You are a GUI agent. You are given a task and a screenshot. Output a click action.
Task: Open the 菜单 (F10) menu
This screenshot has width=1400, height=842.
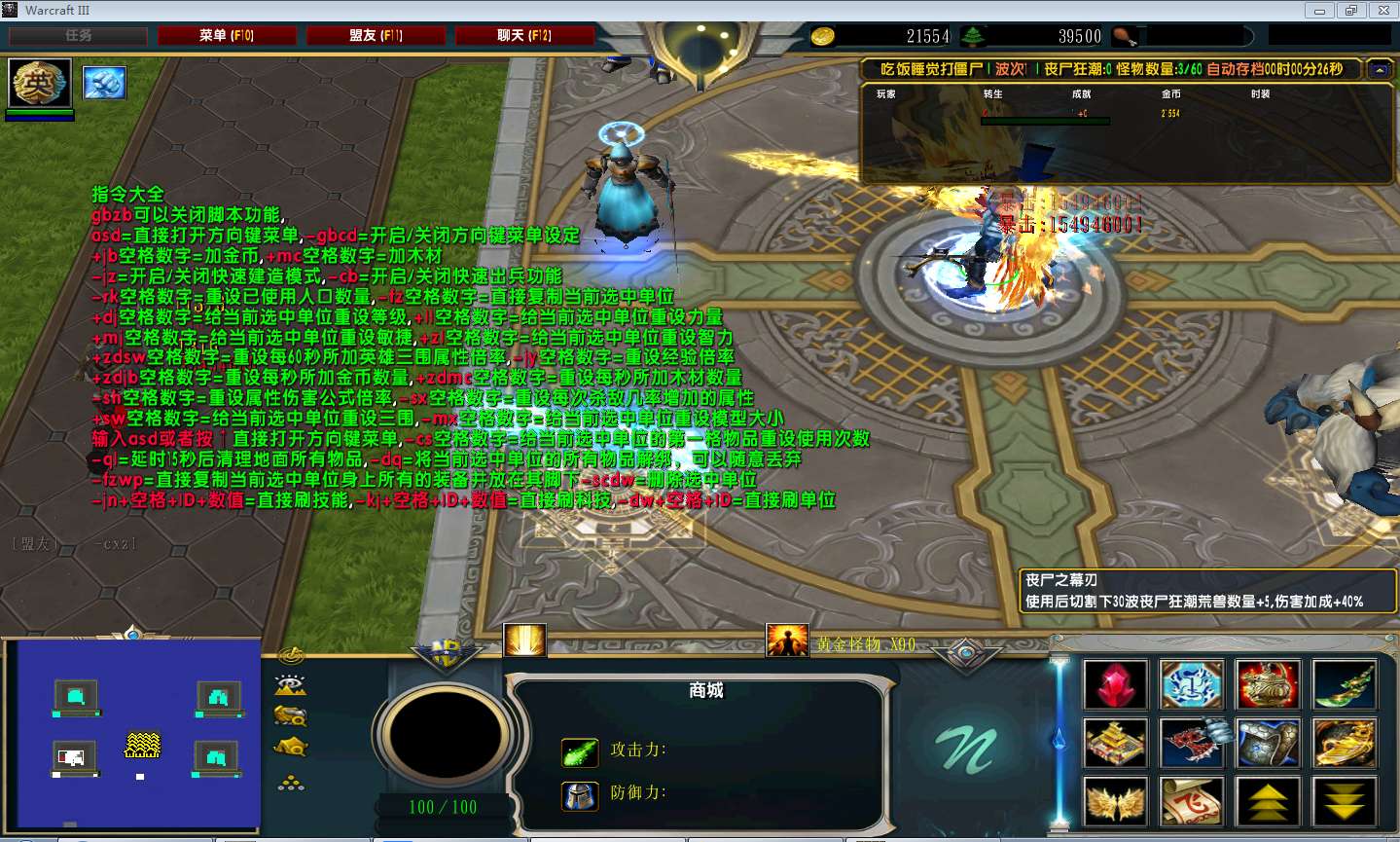(x=227, y=36)
